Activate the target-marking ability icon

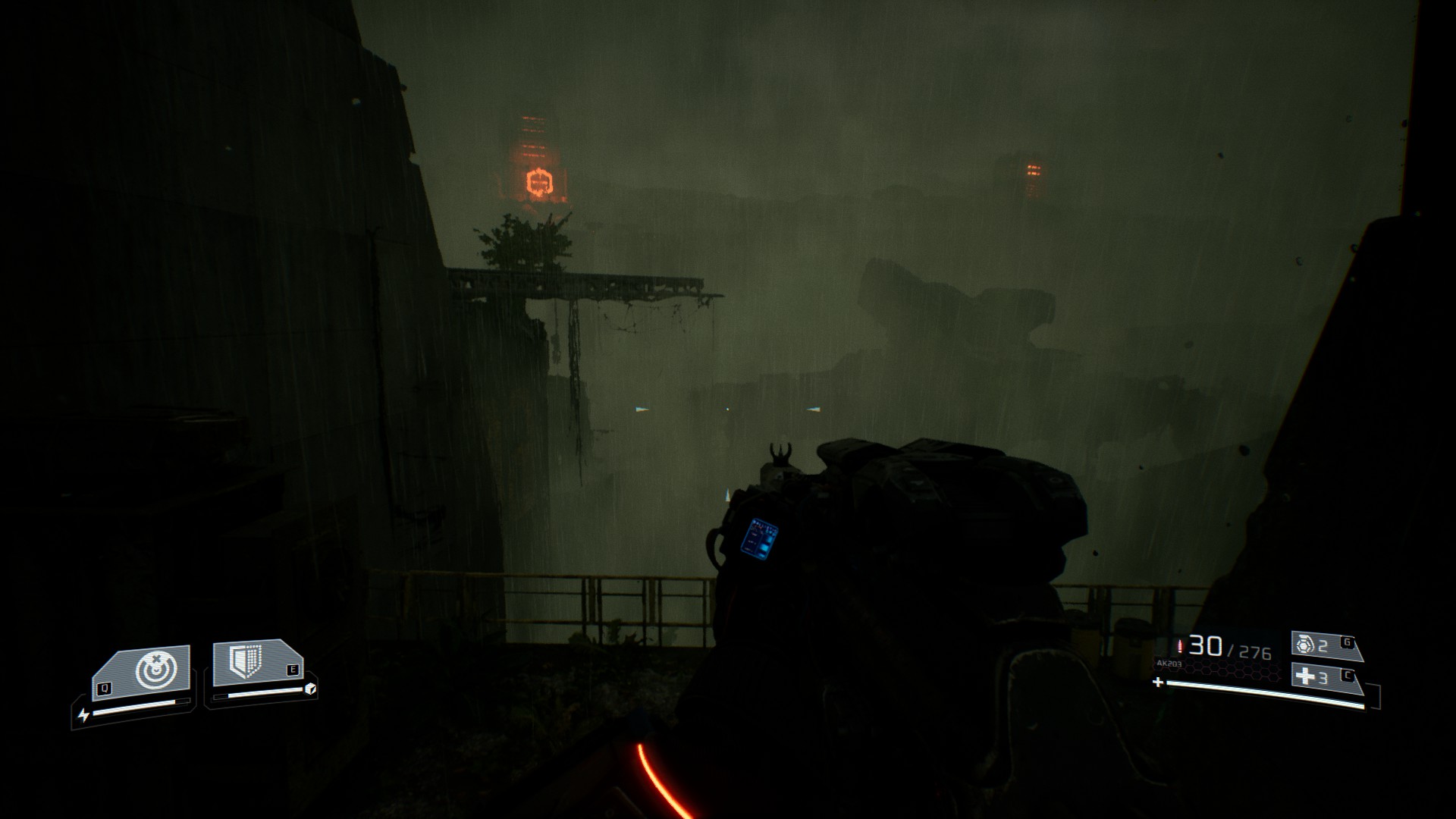155,670
